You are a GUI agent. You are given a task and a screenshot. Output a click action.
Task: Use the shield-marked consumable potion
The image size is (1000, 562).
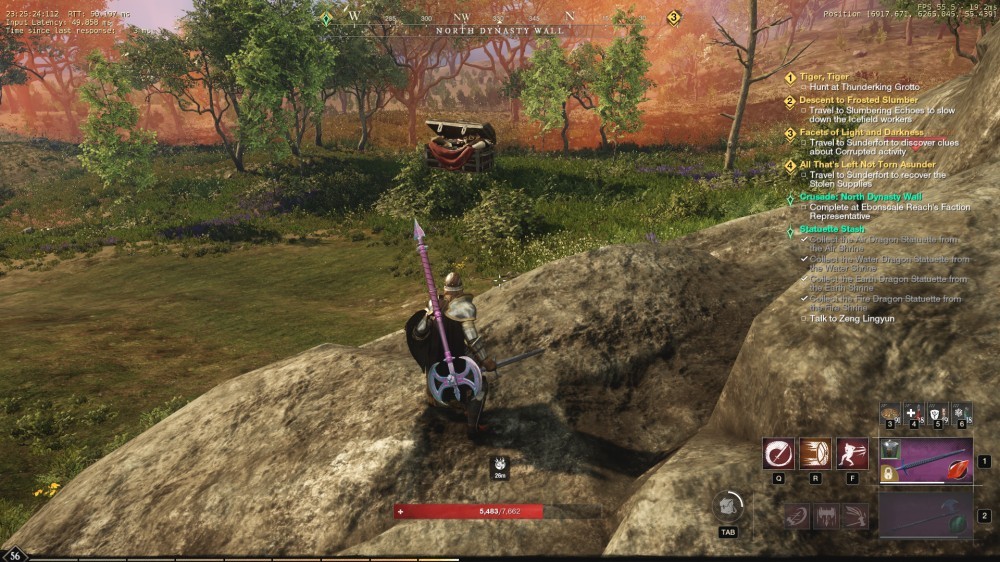coord(937,412)
